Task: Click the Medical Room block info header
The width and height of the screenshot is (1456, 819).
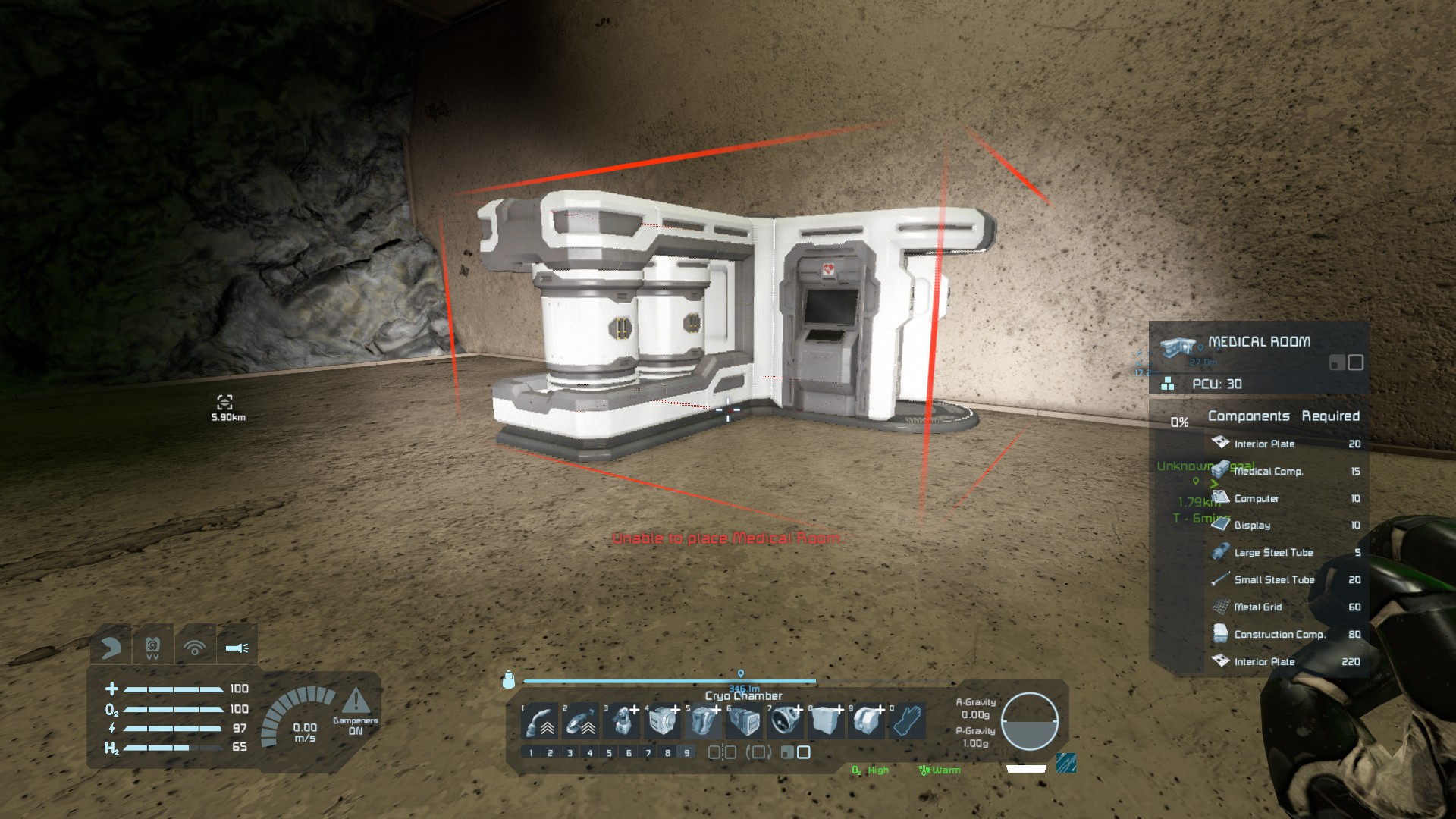Action: coord(1259,343)
